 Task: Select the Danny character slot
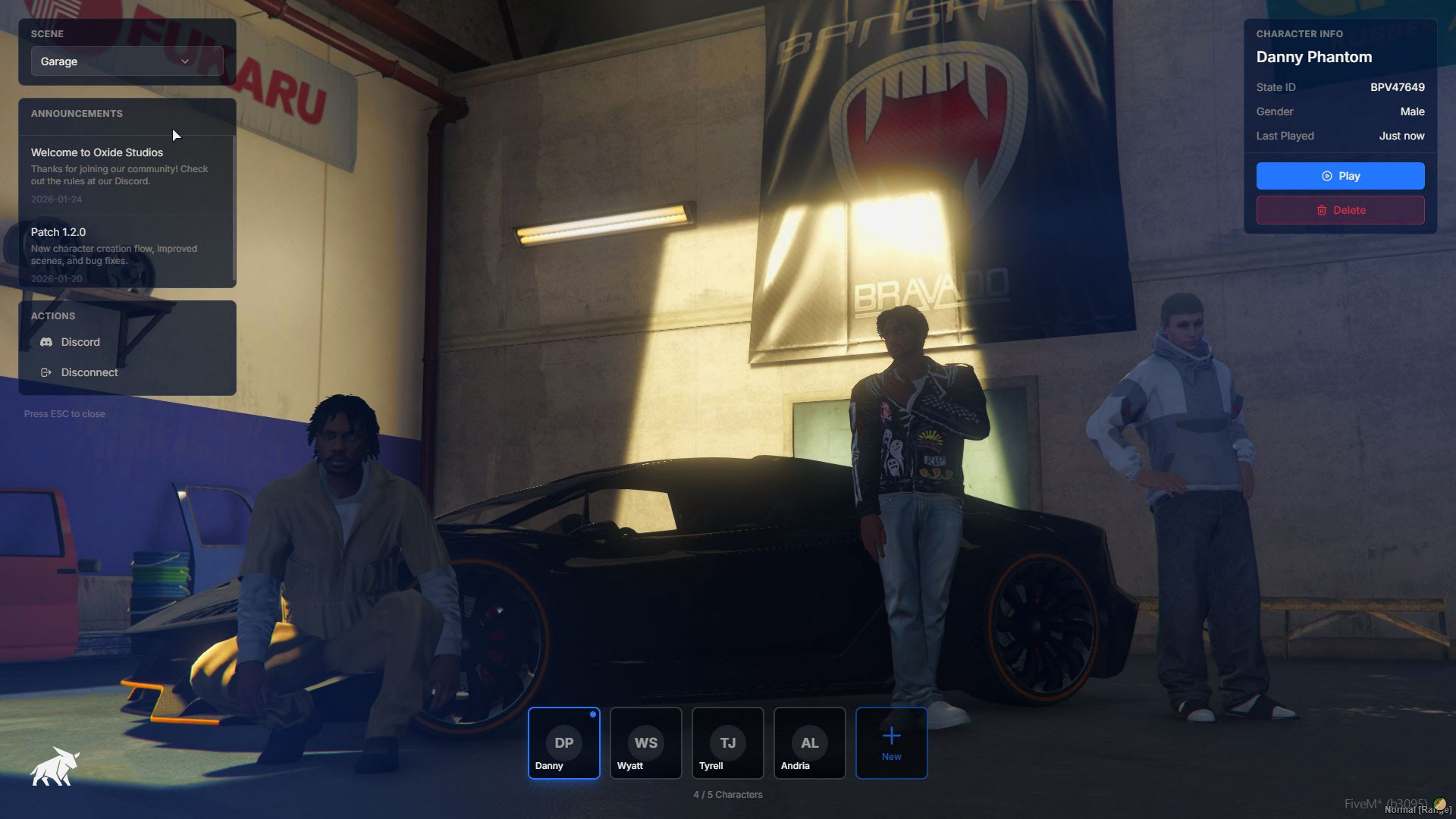coord(563,743)
